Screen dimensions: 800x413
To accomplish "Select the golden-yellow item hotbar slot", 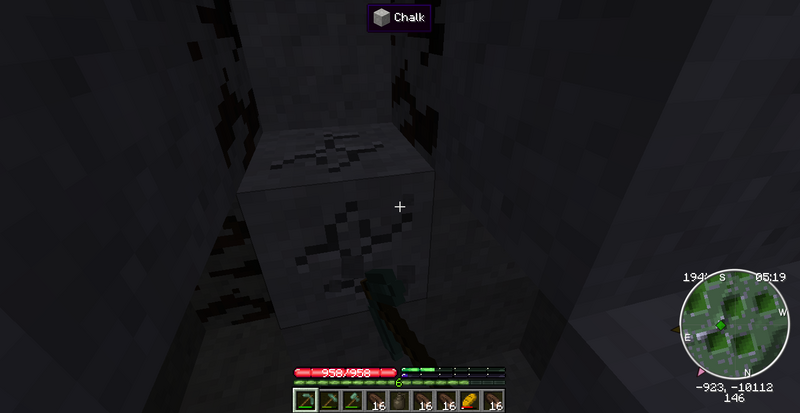I will click(470, 401).
